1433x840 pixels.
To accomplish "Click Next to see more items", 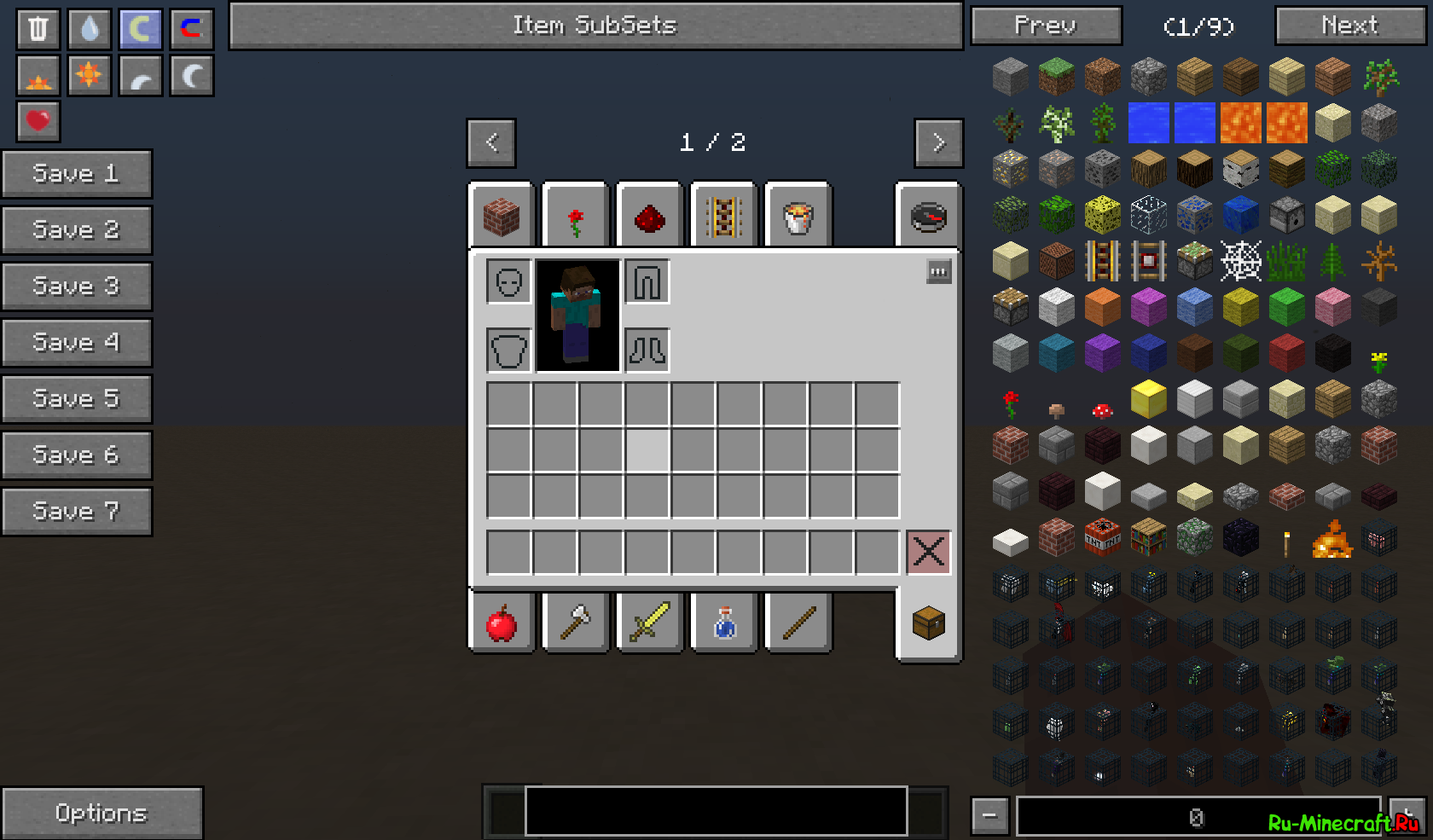I will [1349, 26].
